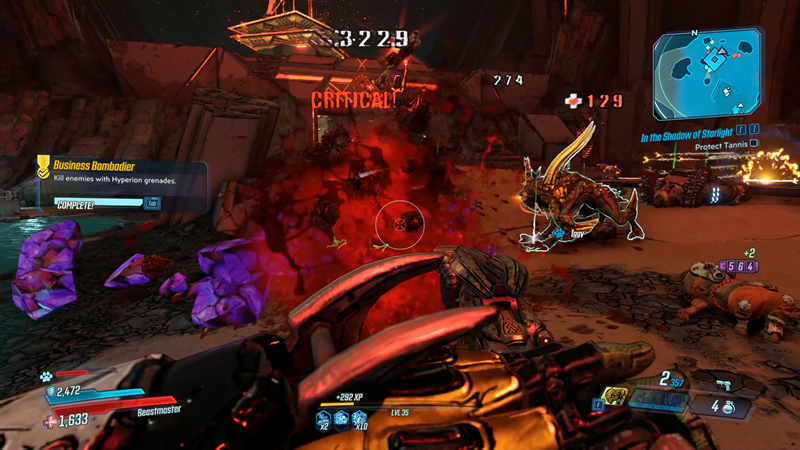Select the equipped weapon card
This screenshot has height=450, width=800.
tap(660, 400)
